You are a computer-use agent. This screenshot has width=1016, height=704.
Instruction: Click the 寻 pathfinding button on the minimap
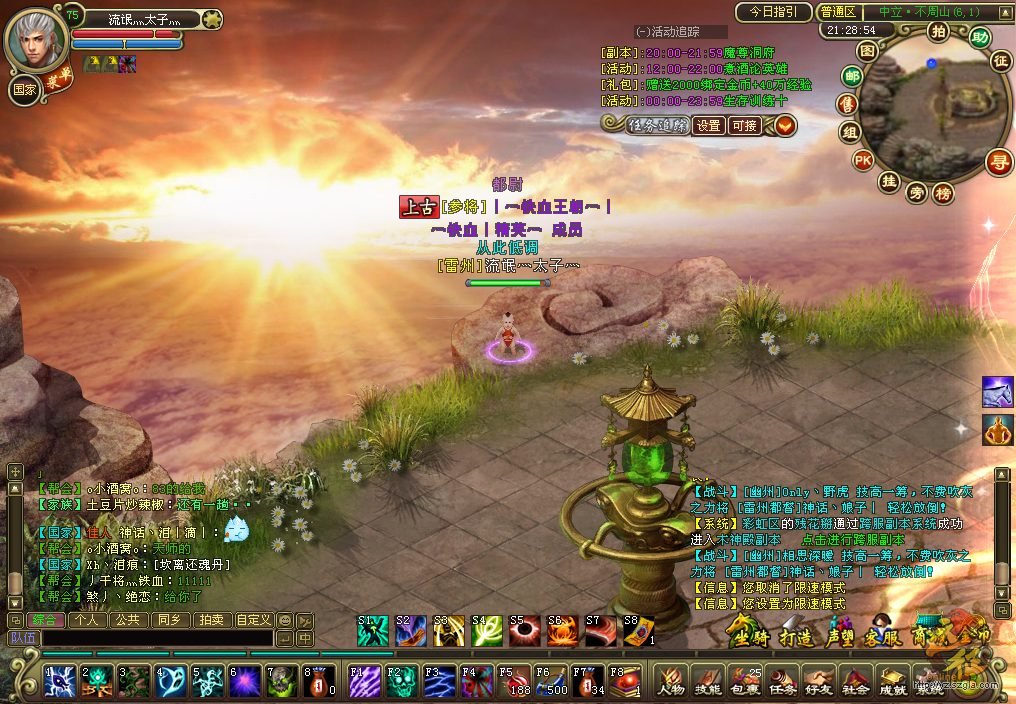coord(997,161)
